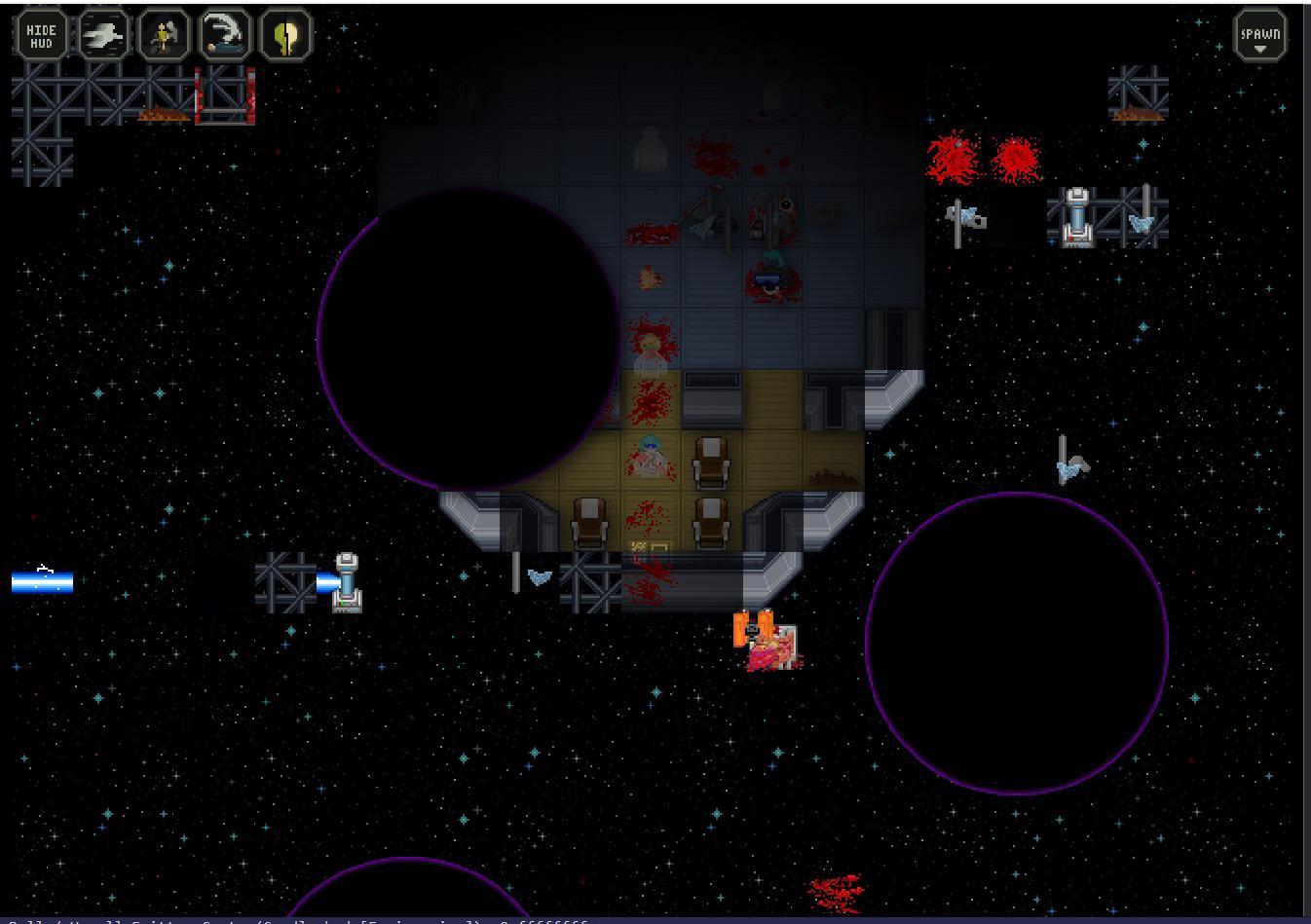Open the SPAWN dropdown menu
The width and height of the screenshot is (1311, 924).
click(1258, 36)
